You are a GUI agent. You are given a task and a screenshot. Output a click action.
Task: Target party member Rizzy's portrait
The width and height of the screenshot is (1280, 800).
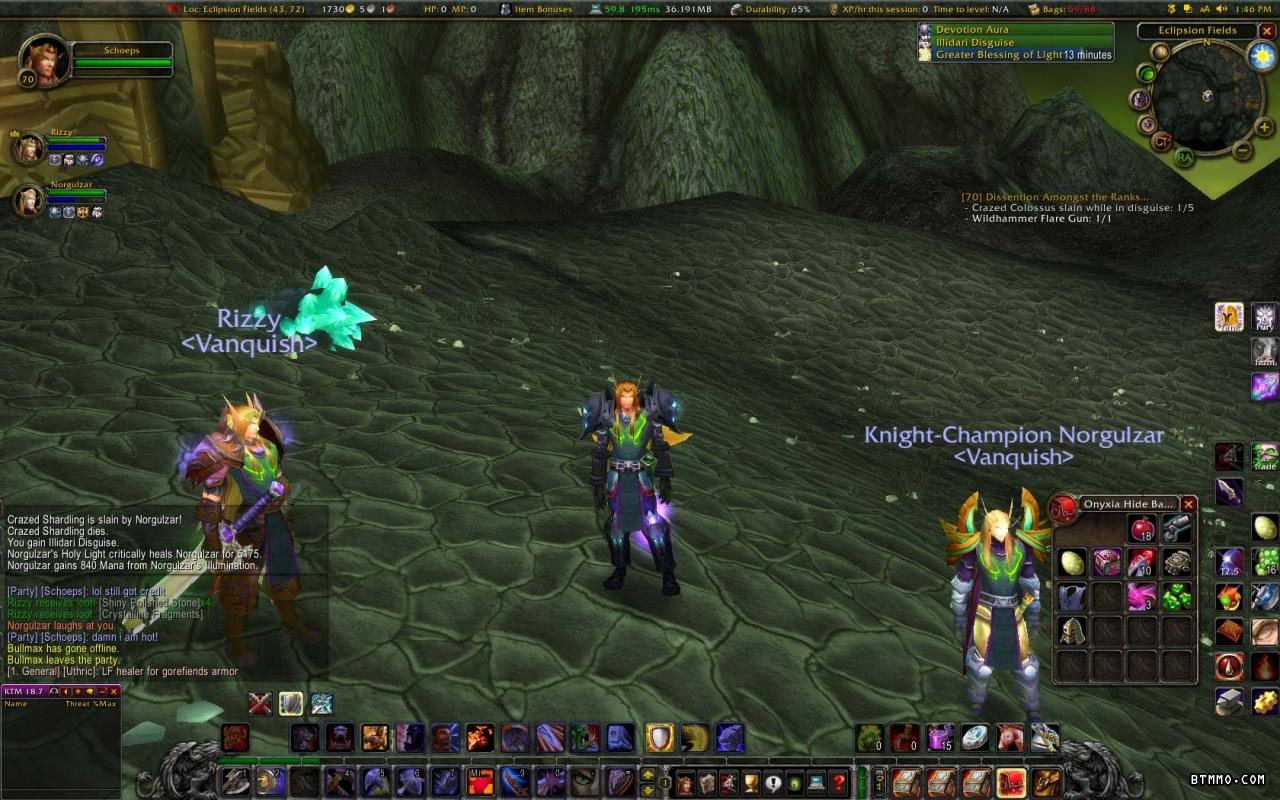(x=29, y=148)
